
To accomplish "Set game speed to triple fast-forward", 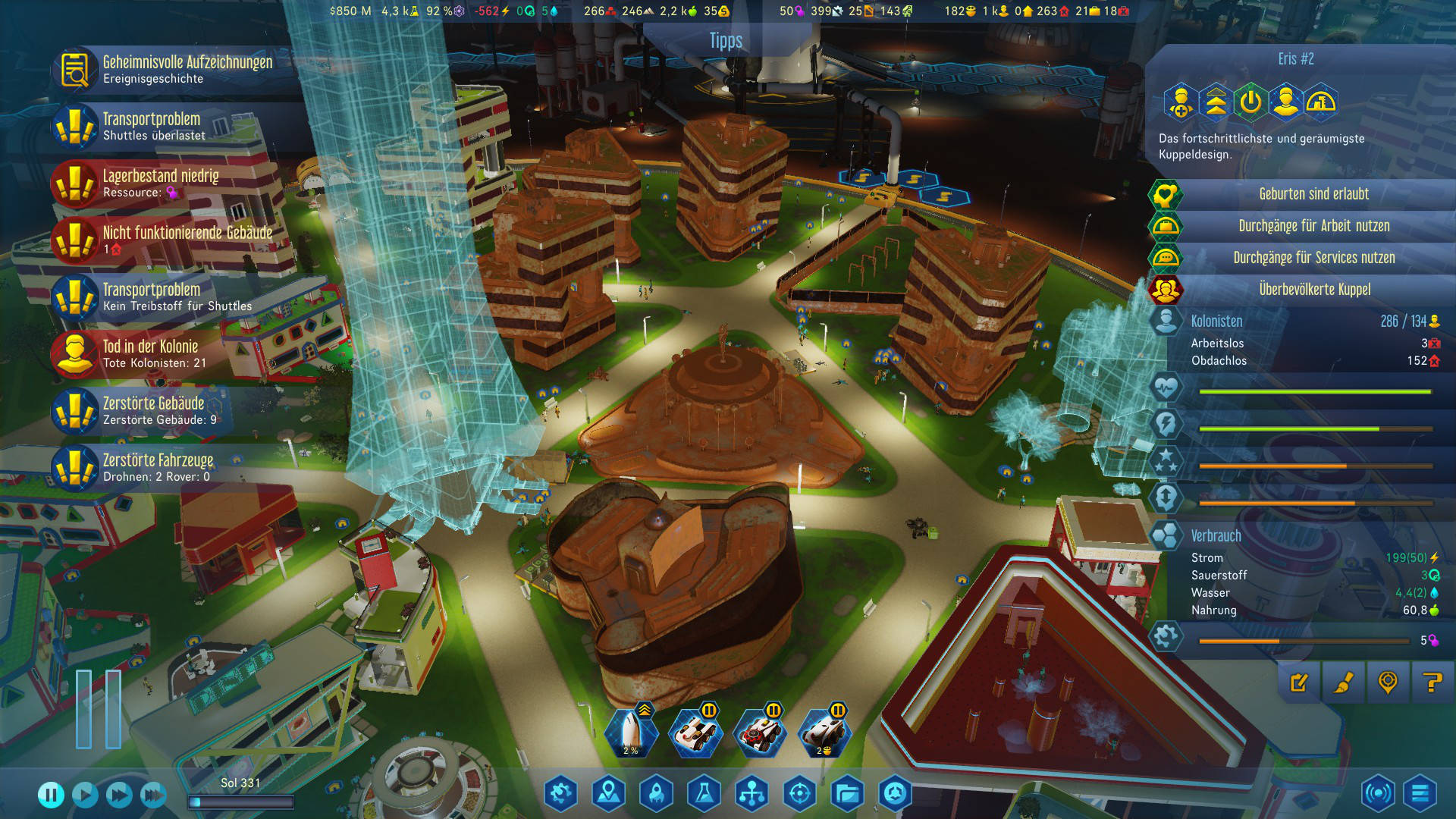I will 153,795.
